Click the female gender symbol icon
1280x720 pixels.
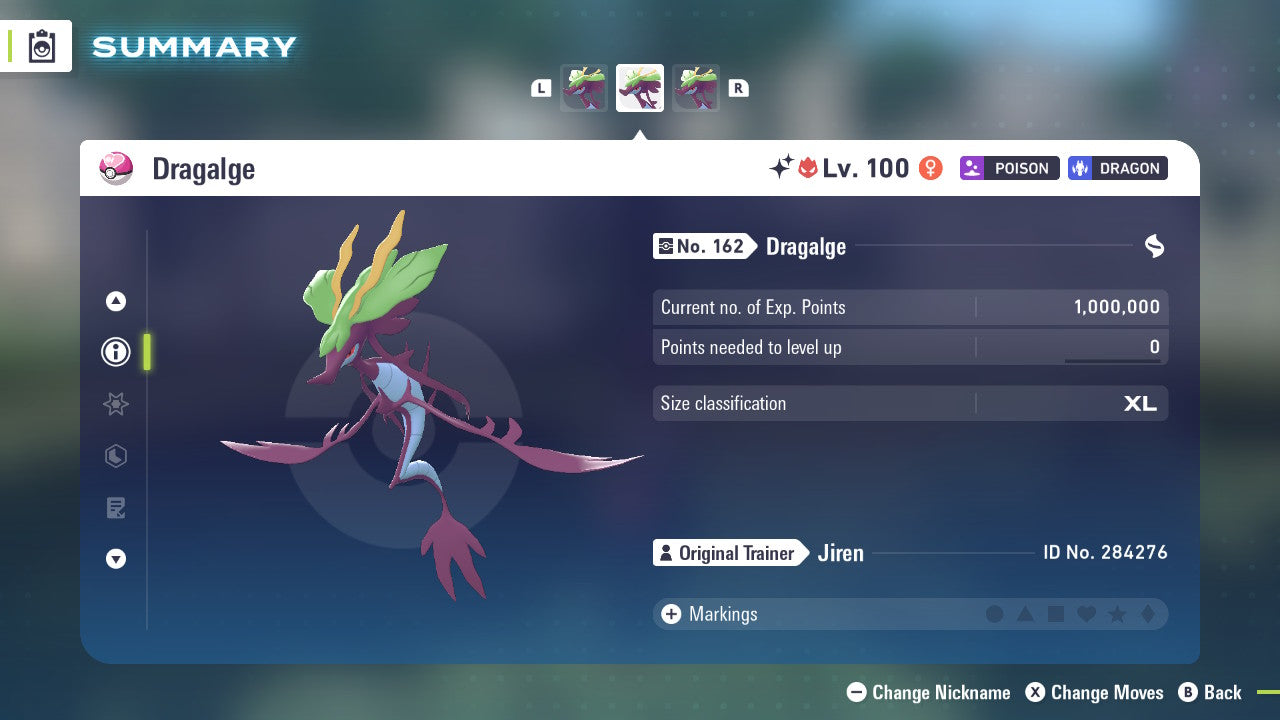coord(930,168)
